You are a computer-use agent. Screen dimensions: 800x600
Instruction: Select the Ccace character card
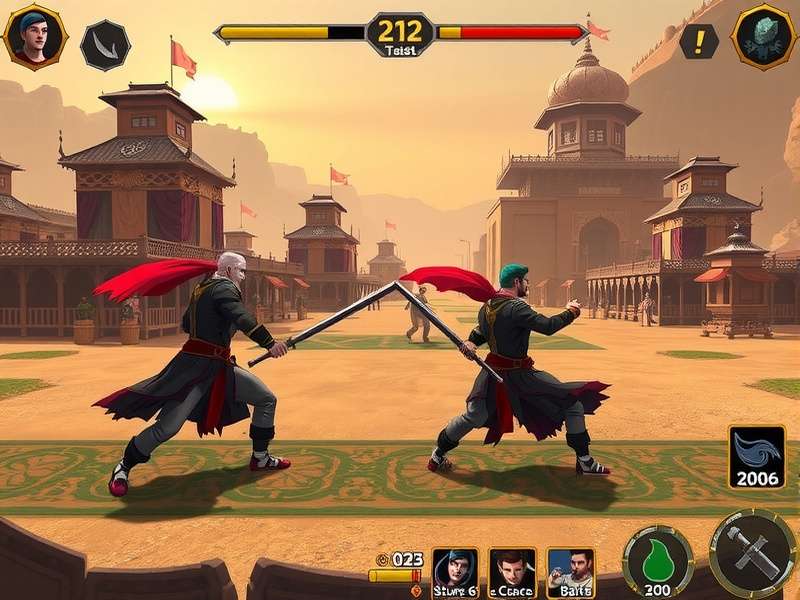click(512, 573)
